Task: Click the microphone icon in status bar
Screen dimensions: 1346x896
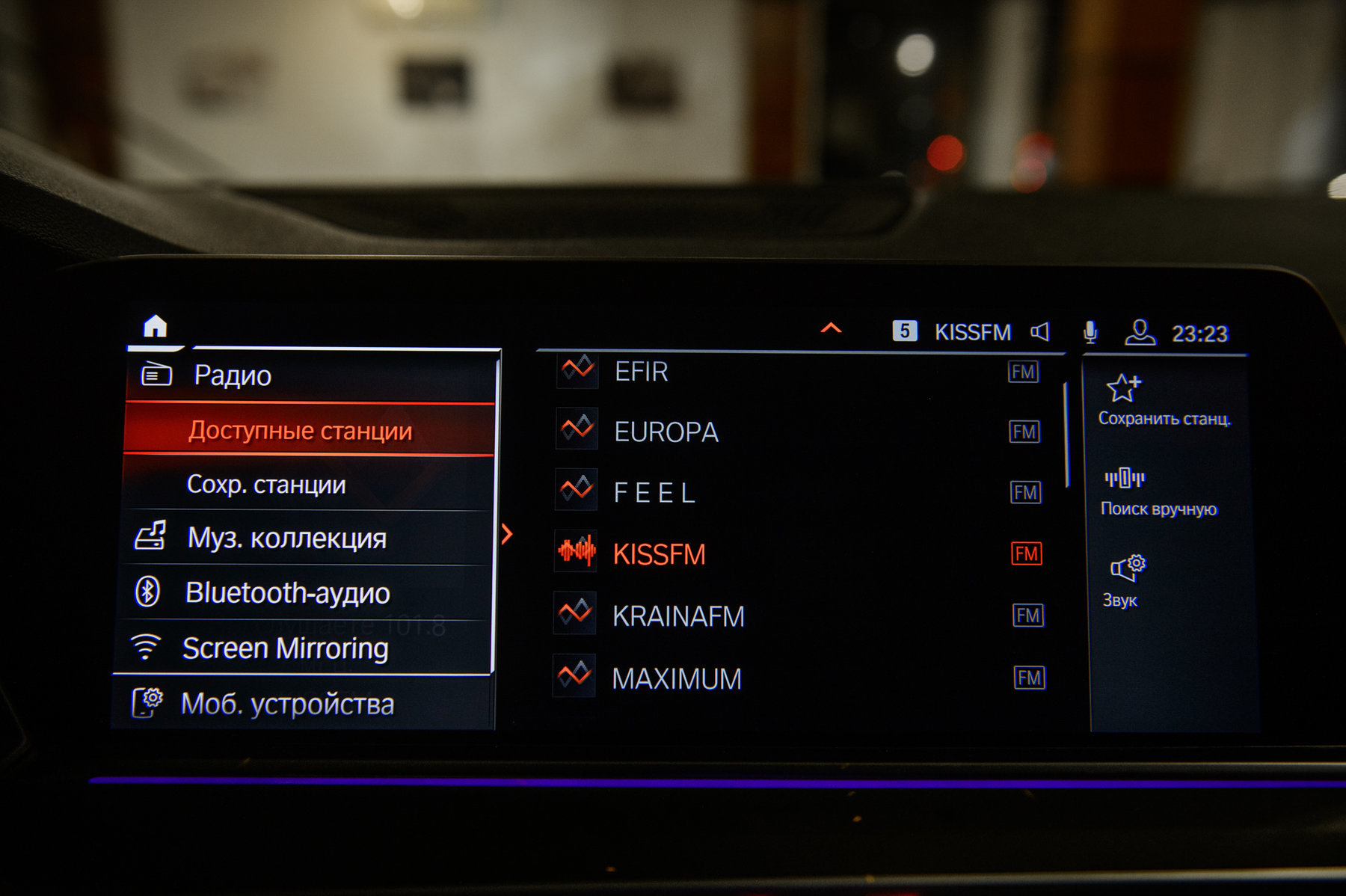Action: [1090, 332]
